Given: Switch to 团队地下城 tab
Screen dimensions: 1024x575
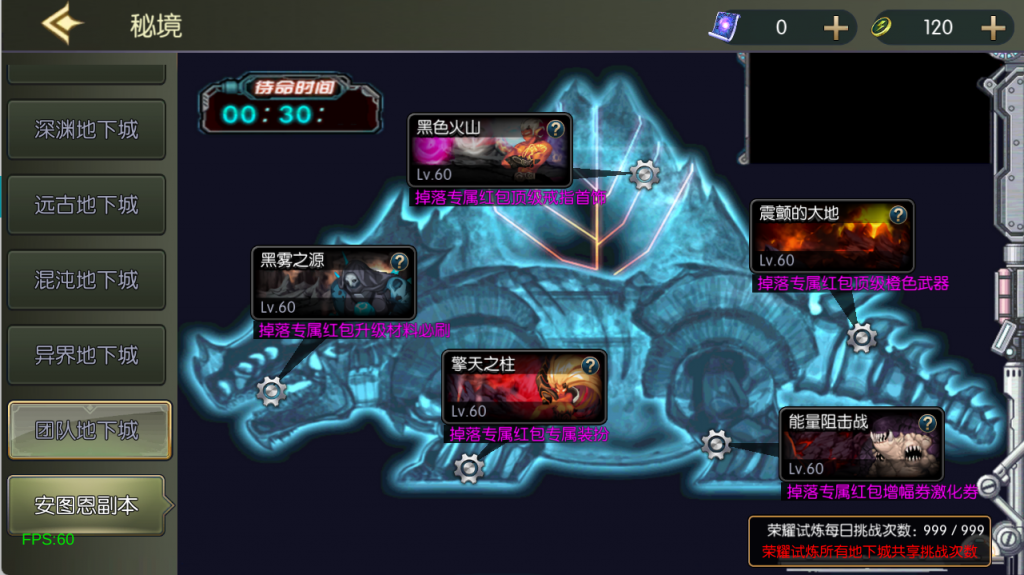Looking at the screenshot, I should (x=88, y=431).
